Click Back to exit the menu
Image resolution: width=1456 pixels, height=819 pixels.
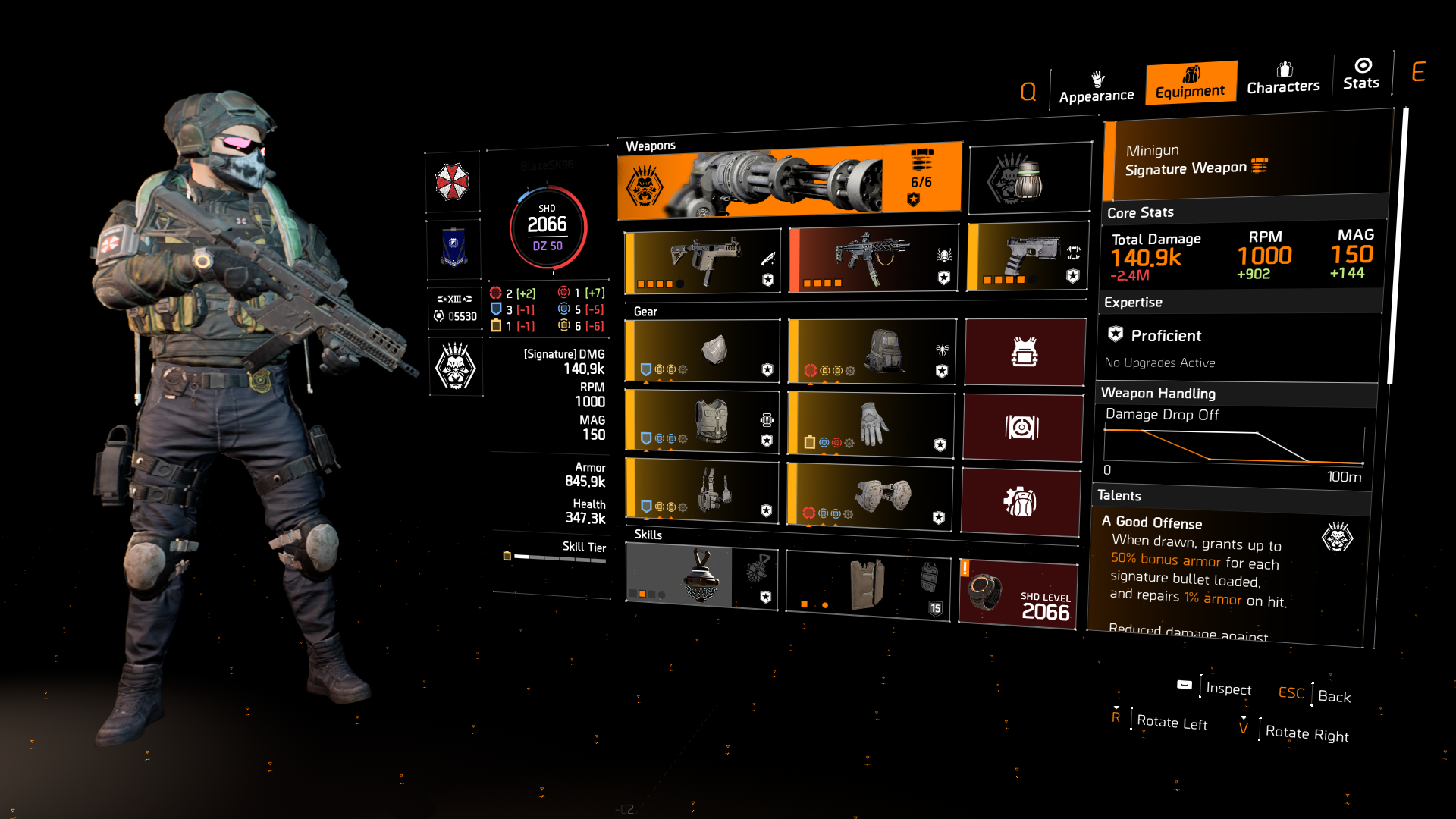(1332, 696)
